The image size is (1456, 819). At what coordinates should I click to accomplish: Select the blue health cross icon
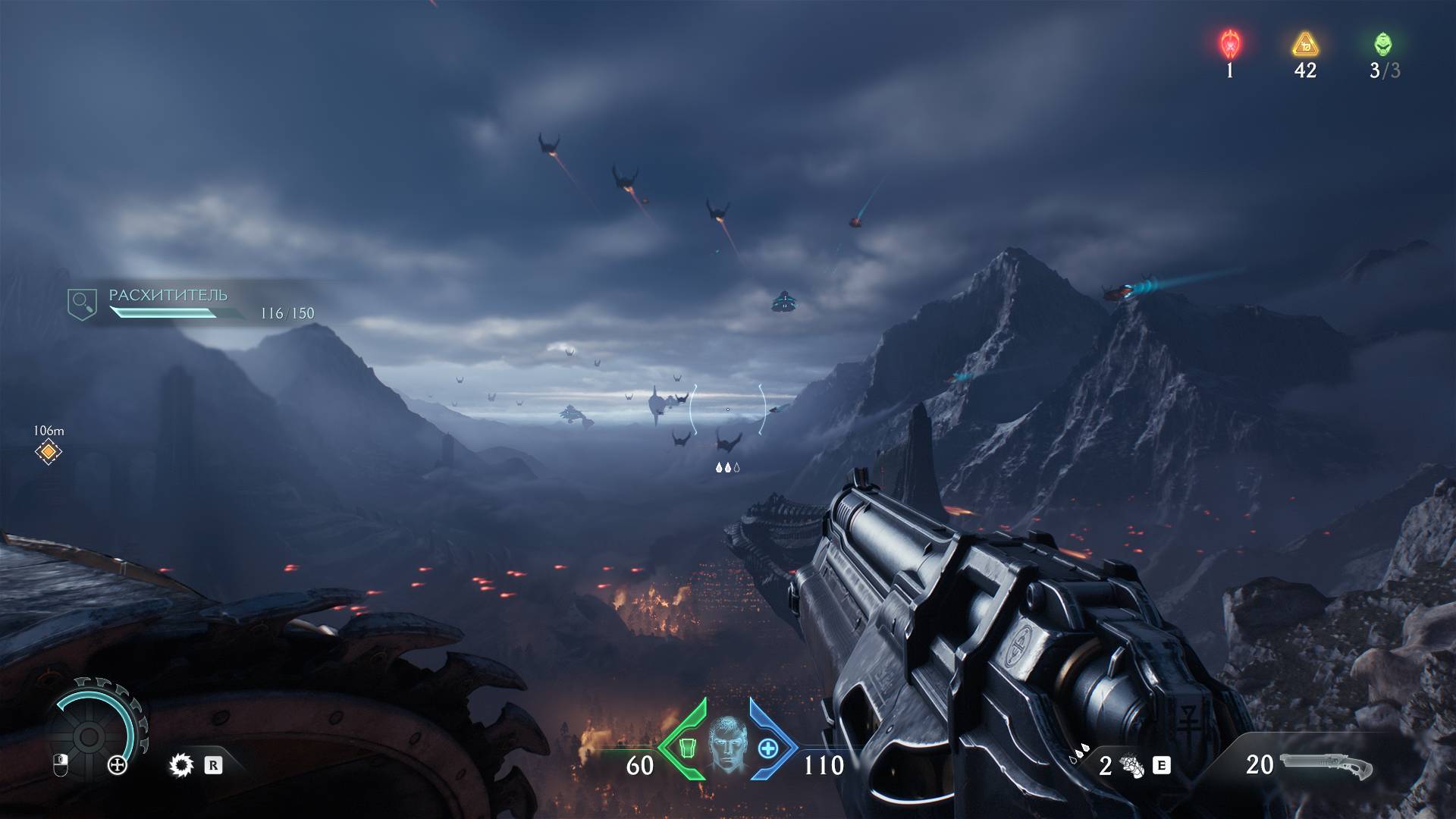(x=768, y=748)
